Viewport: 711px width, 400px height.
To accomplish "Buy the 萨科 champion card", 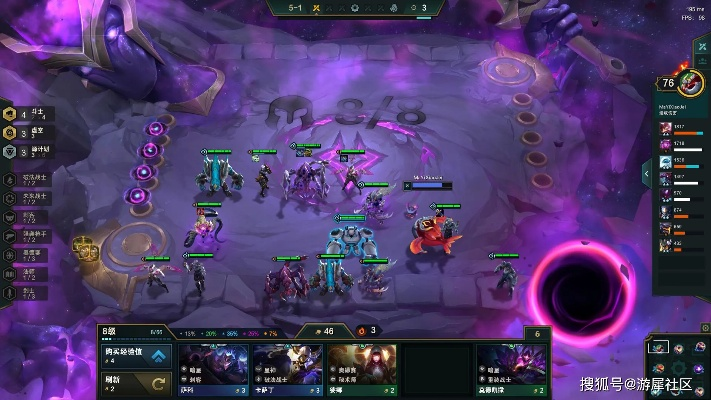I will coord(213,370).
